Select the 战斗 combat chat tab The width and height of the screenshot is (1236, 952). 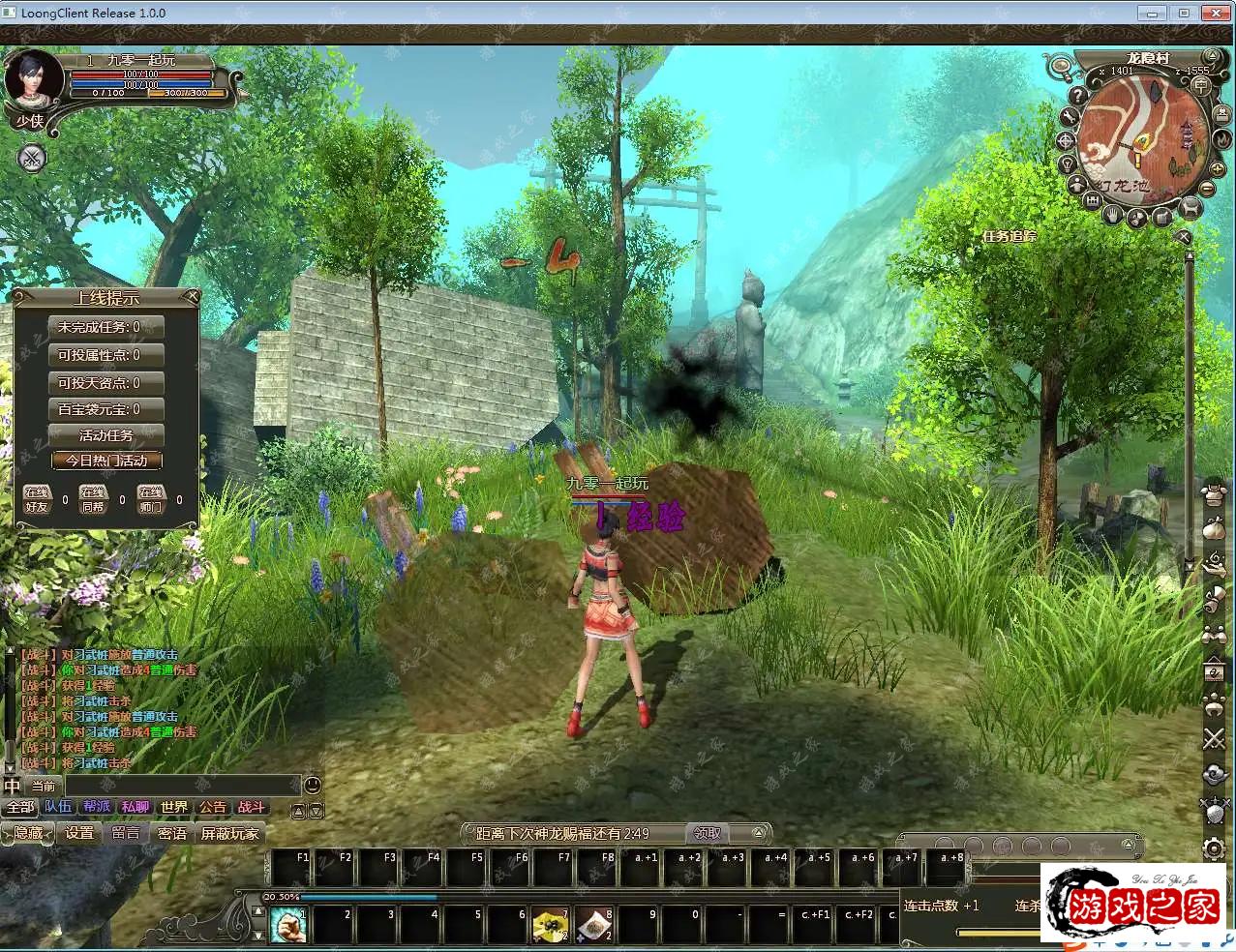(x=251, y=807)
